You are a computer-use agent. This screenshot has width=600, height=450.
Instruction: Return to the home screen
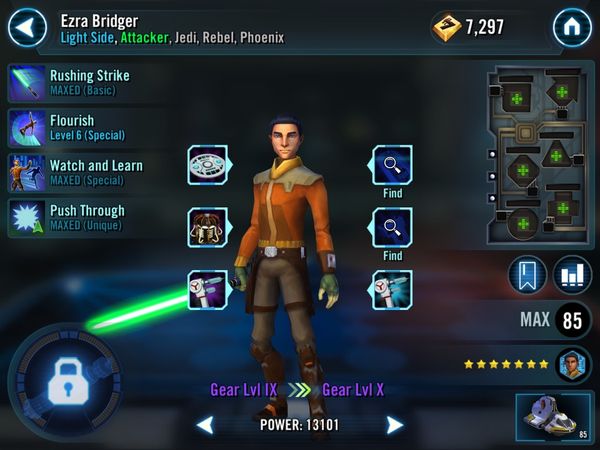pyautogui.click(x=572, y=27)
